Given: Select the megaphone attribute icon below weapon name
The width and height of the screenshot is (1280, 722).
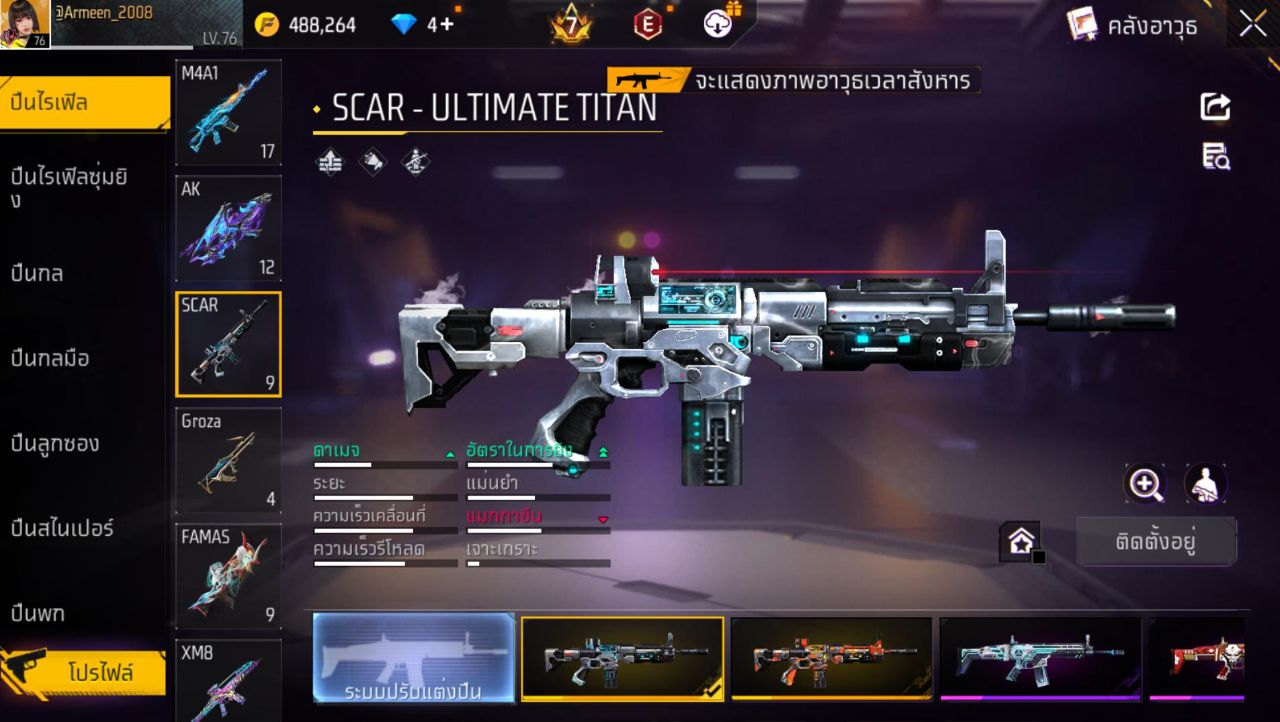Looking at the screenshot, I should pos(372,160).
